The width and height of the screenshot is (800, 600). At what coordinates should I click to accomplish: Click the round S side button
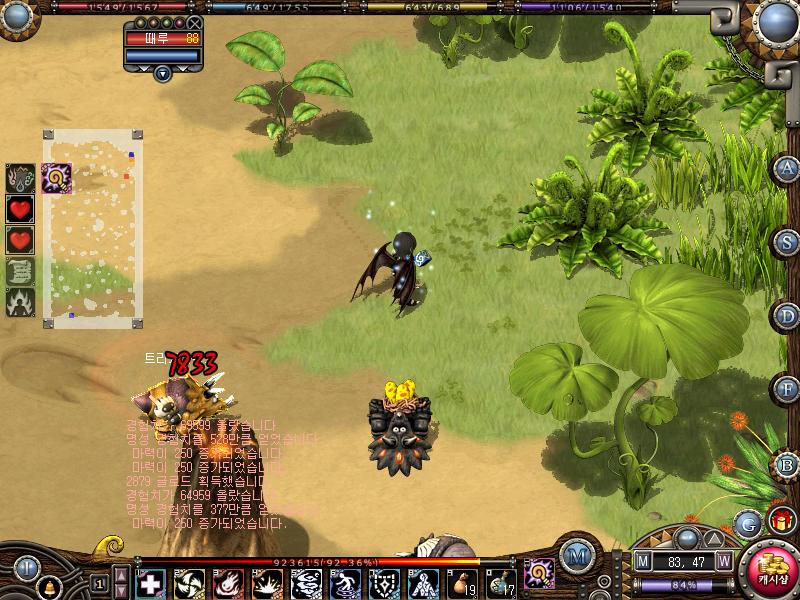point(788,241)
